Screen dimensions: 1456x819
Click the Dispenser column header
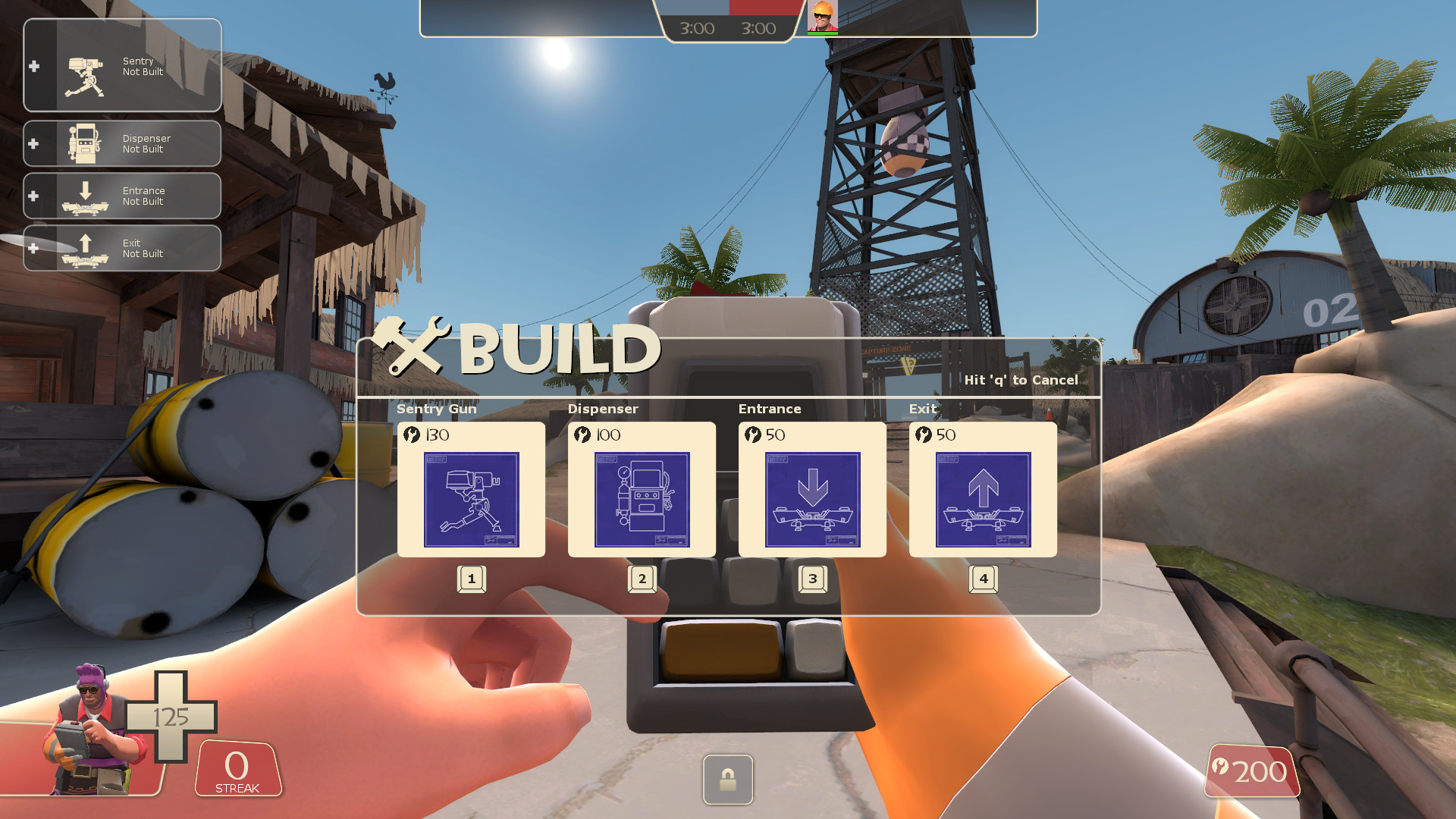[x=603, y=409]
